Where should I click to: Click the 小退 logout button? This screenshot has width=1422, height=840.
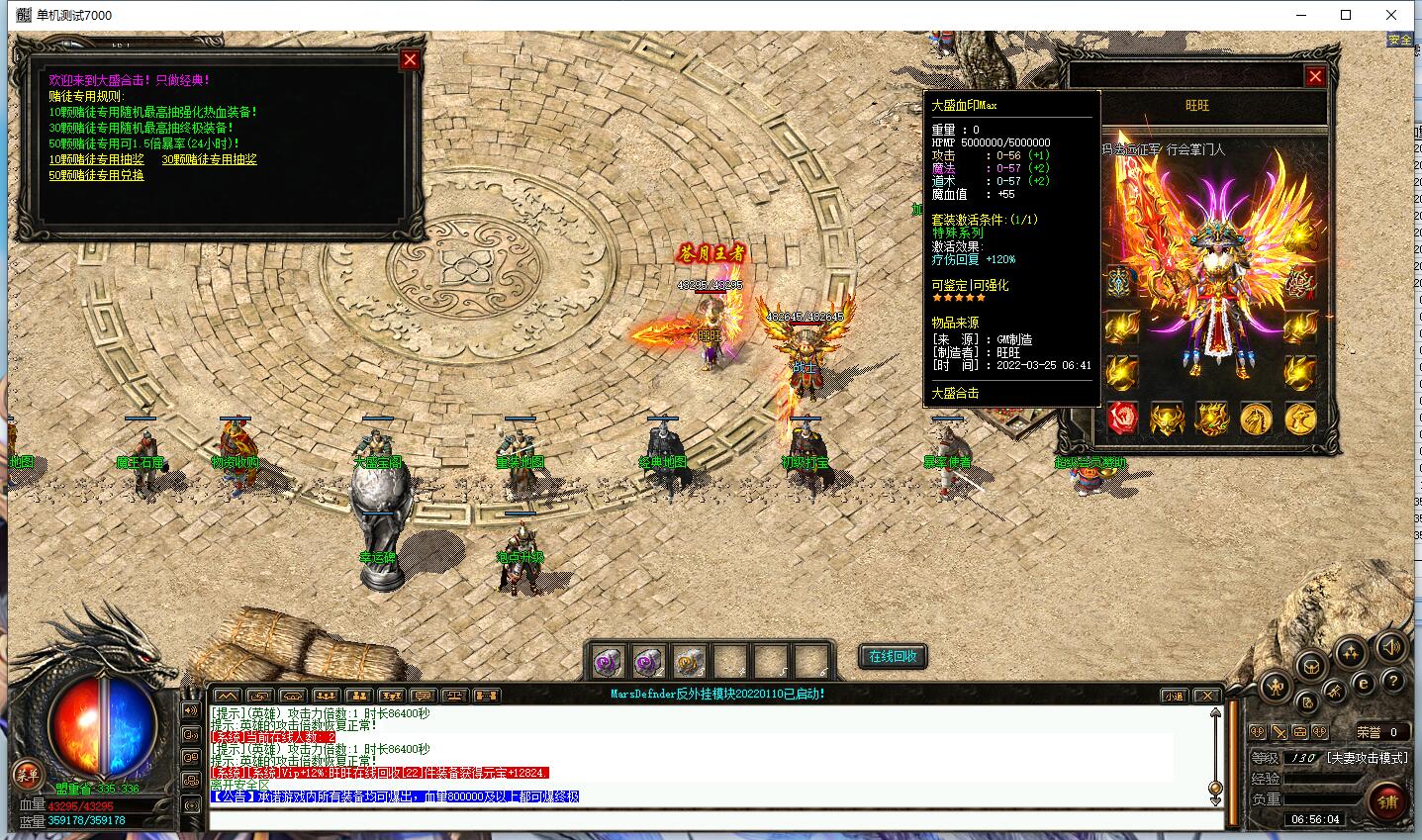[x=1173, y=696]
